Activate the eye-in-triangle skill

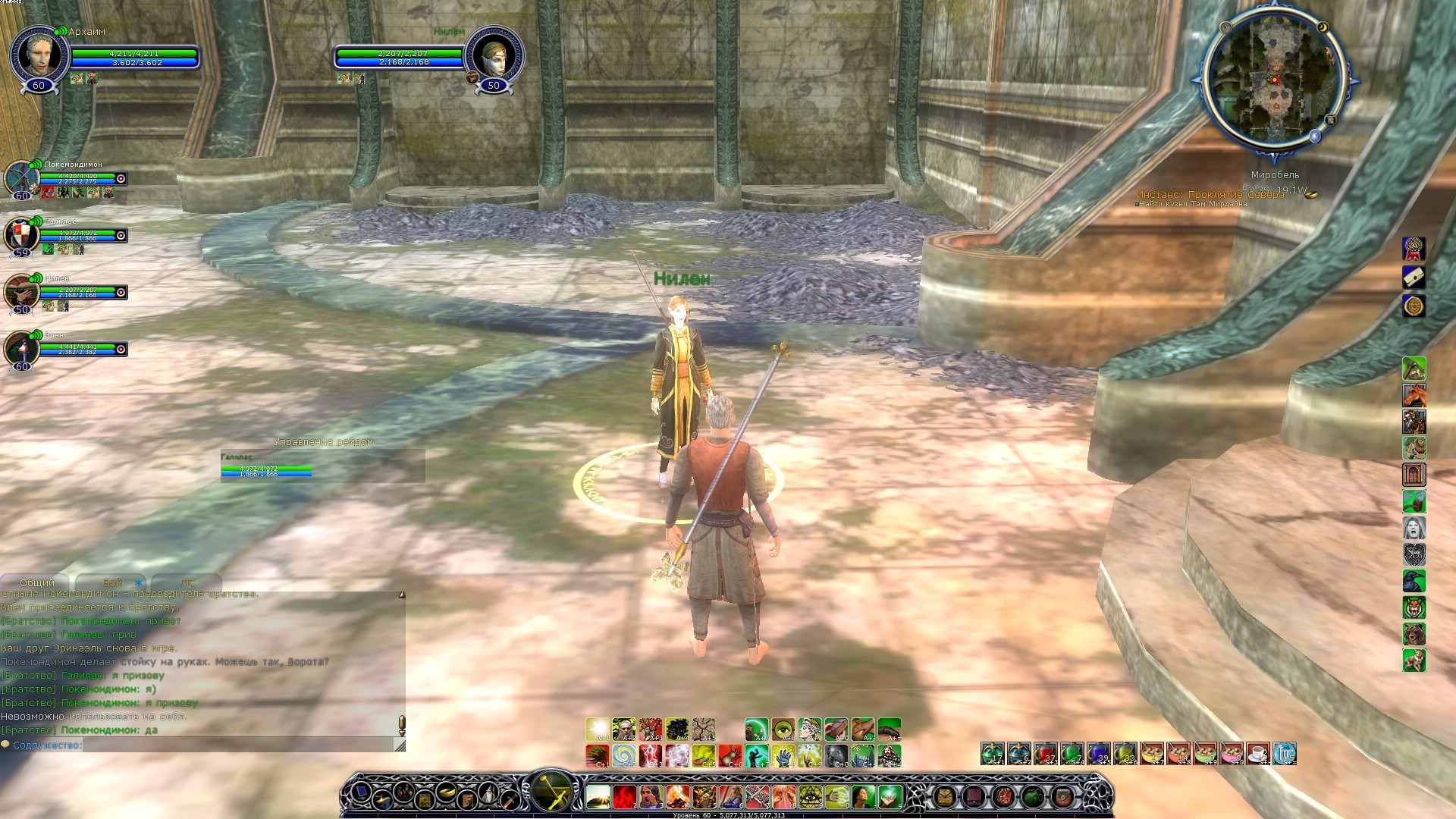pyautogui.click(x=810, y=796)
